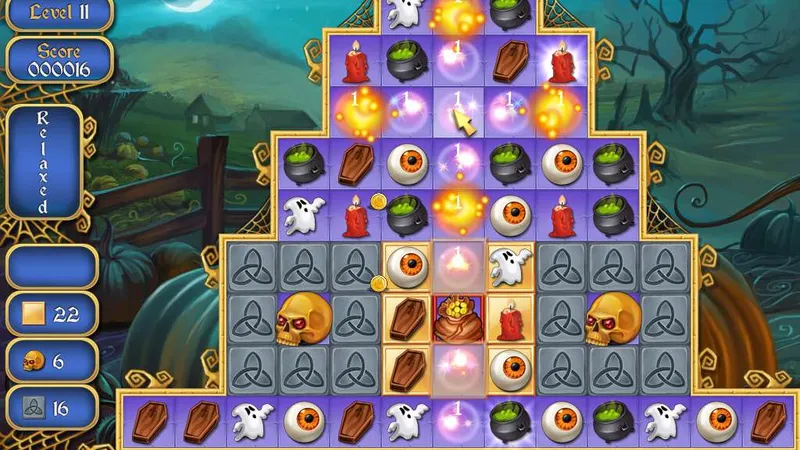Select the cauldron in the topmost board row
Screen dimensions: 800x450
point(510,10)
